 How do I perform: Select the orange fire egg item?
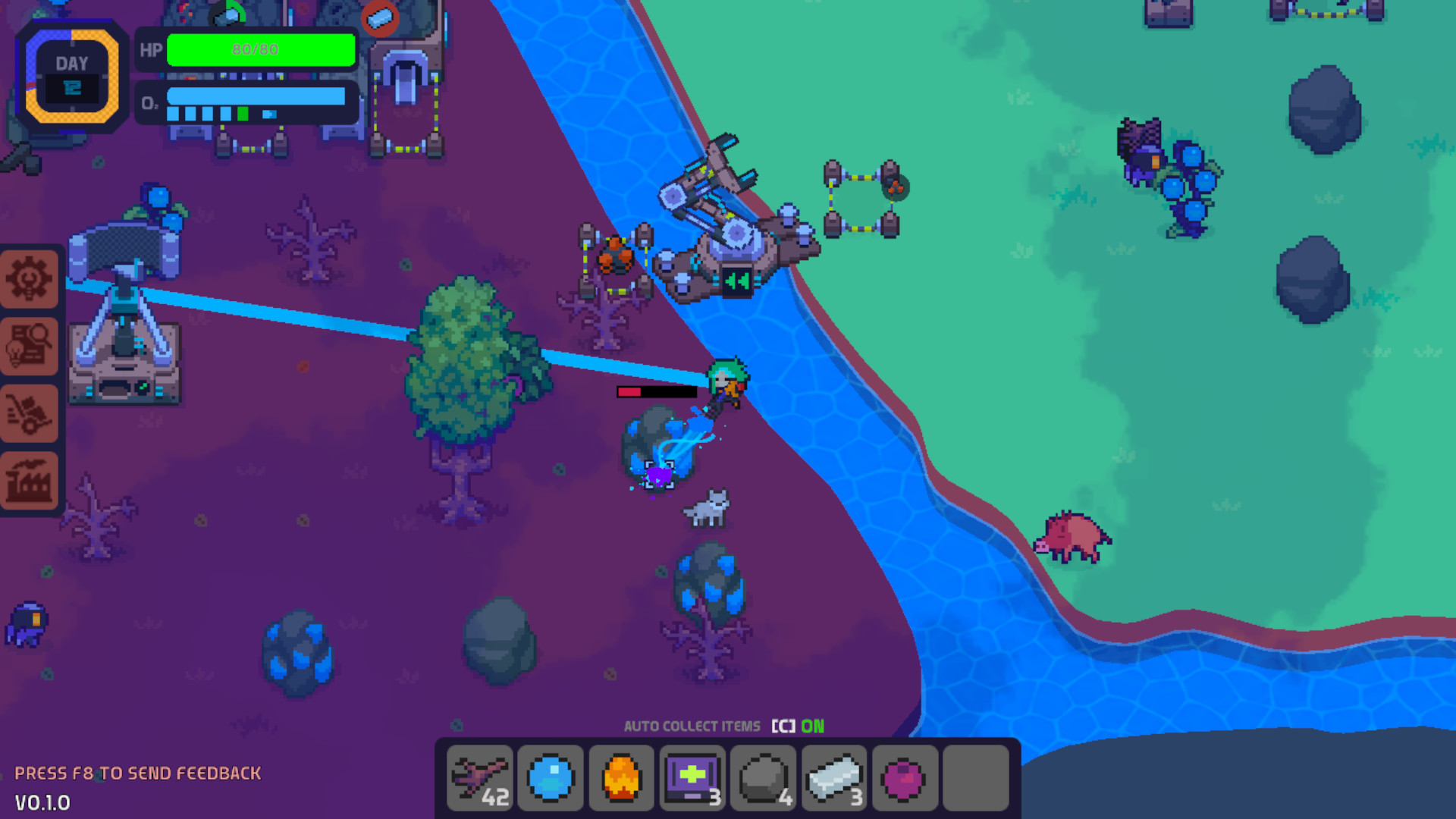[x=621, y=777]
